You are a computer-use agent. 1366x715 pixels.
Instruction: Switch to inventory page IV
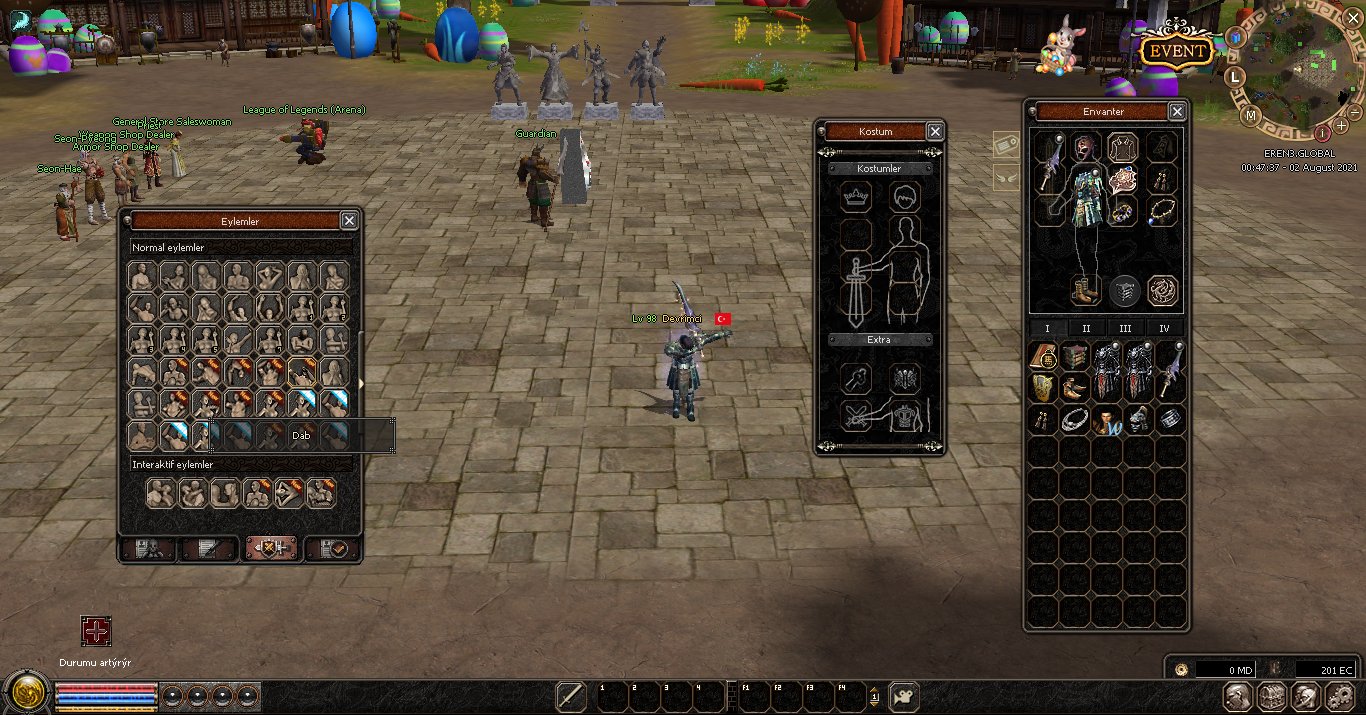(x=1164, y=328)
